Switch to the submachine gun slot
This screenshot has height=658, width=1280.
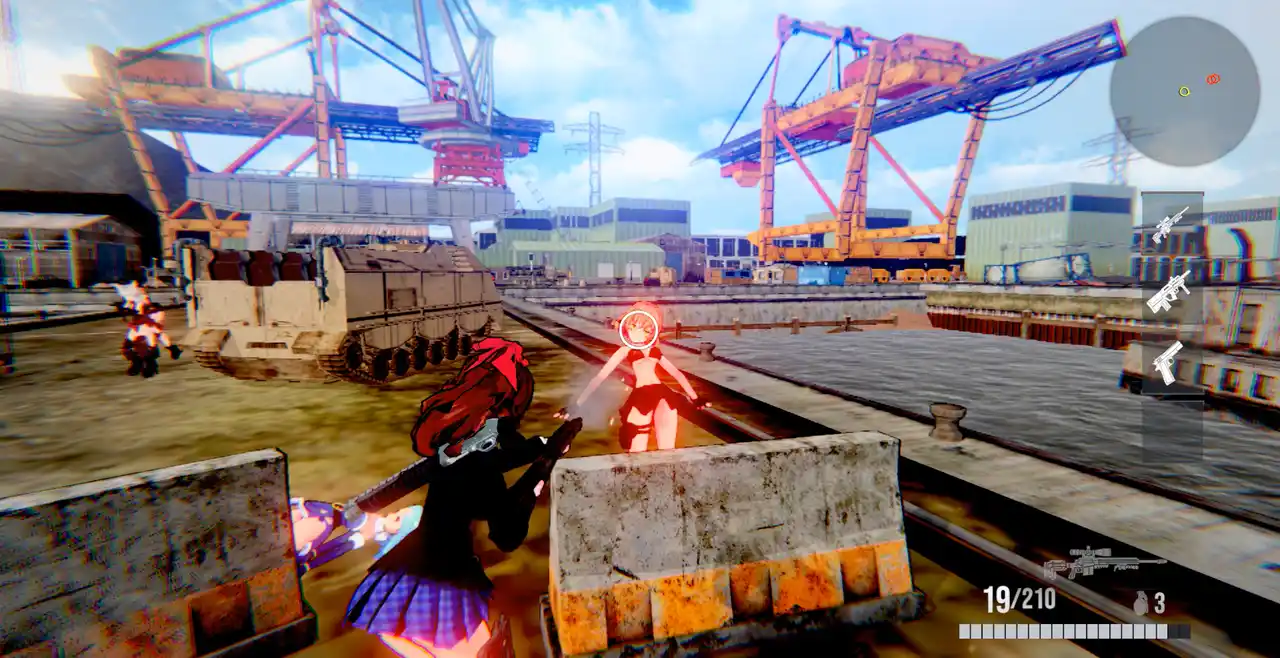(x=1169, y=291)
